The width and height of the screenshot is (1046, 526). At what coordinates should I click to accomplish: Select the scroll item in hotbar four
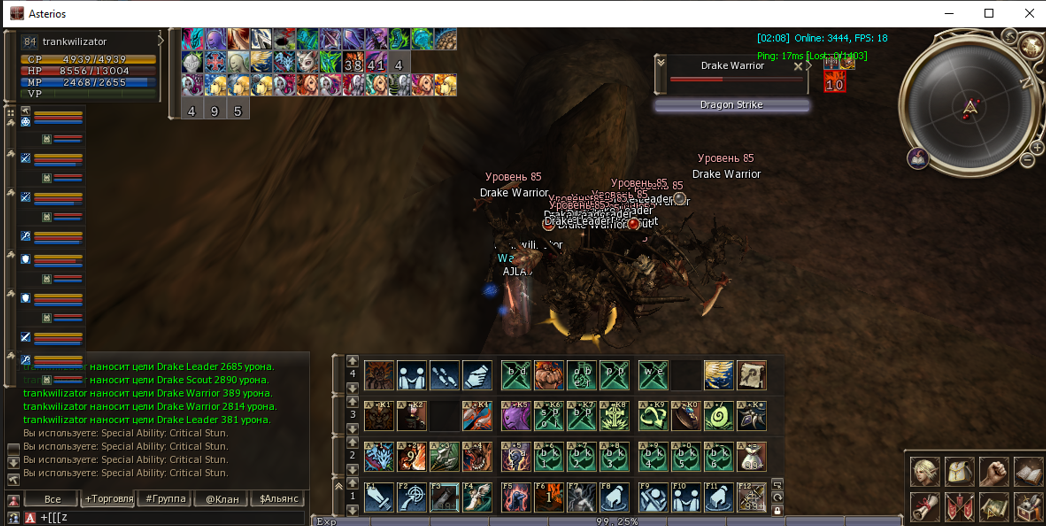[752, 375]
